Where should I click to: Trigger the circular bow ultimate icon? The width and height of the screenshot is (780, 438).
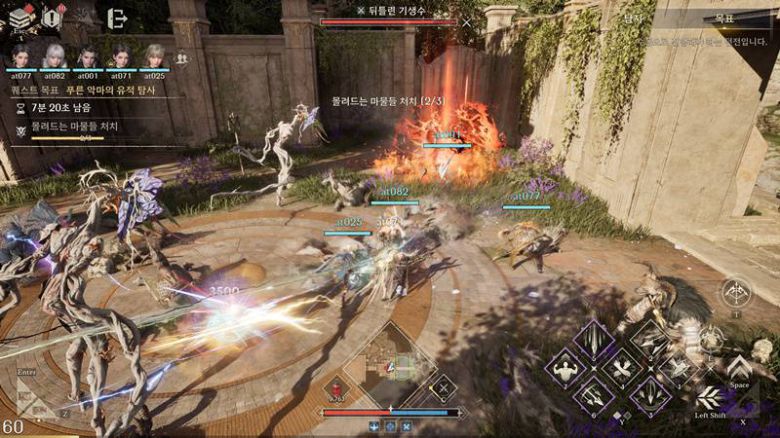(x=735, y=293)
